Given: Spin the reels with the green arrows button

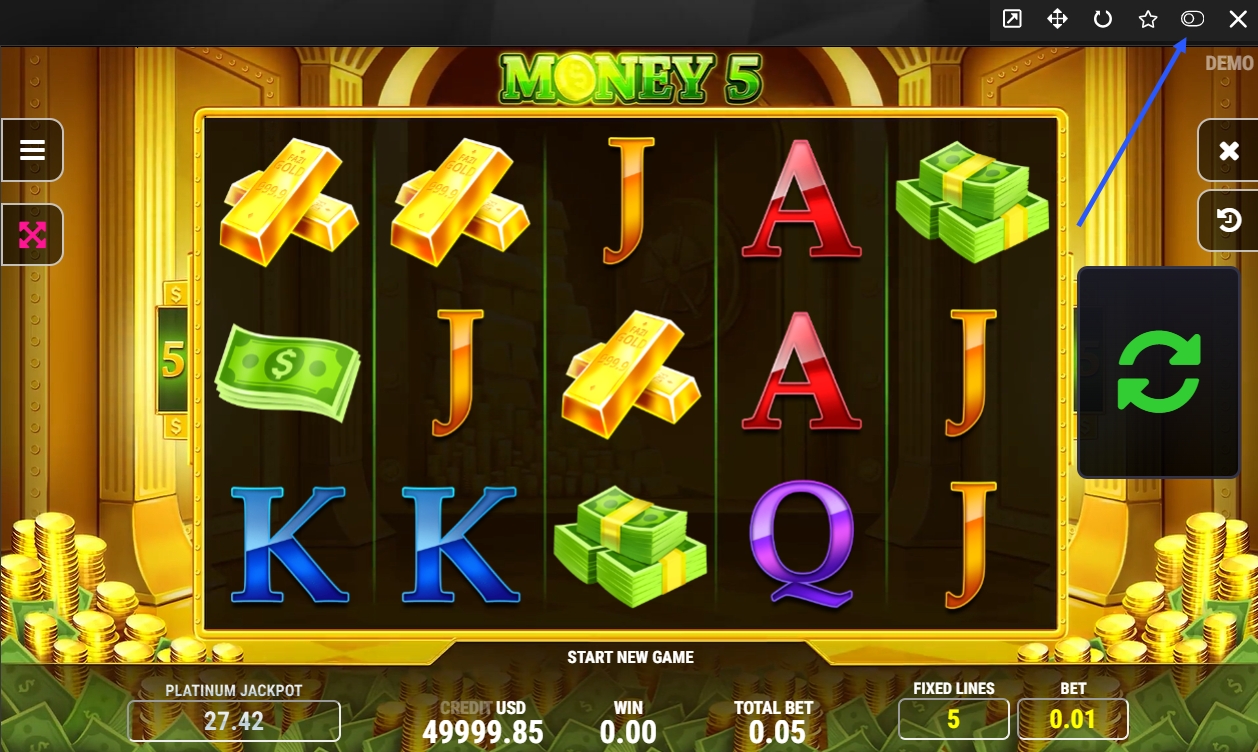Looking at the screenshot, I should tap(1158, 372).
